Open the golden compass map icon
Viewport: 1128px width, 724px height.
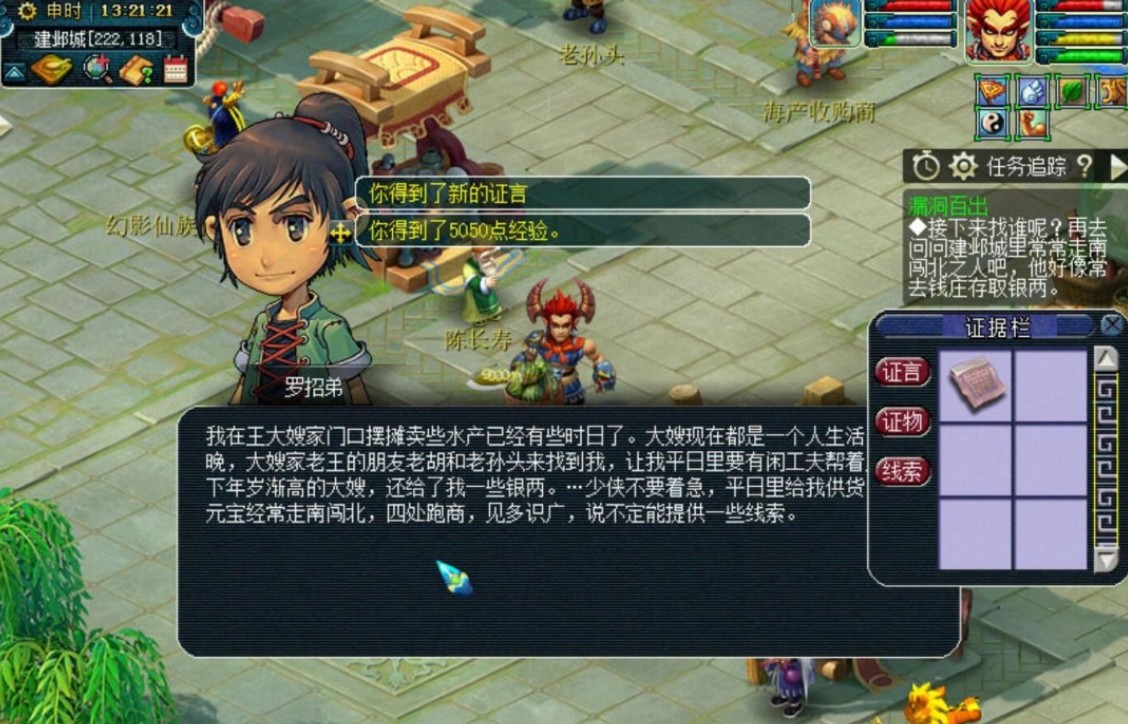(x=49, y=69)
